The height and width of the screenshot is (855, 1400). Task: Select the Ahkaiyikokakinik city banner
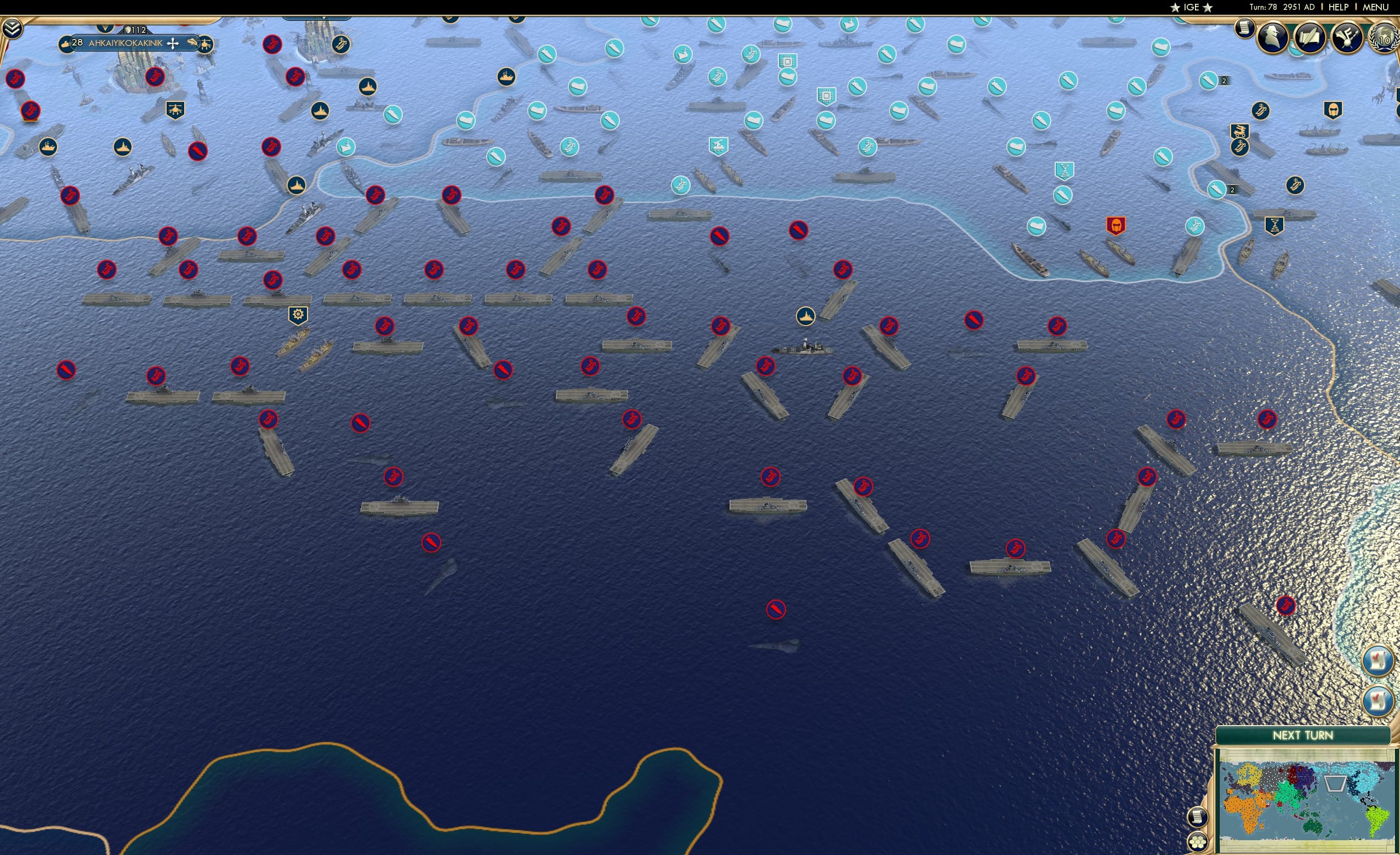click(x=126, y=43)
